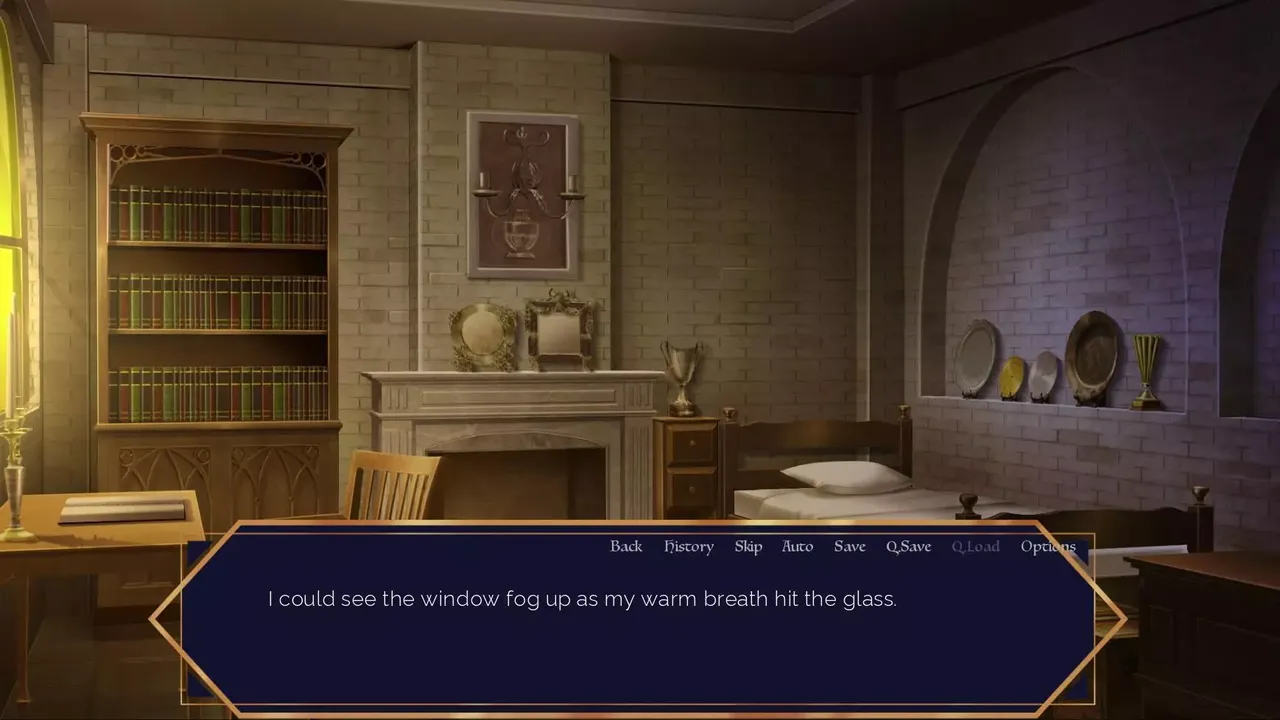Open the History log
Viewport: 1280px width, 720px height.
[688, 546]
